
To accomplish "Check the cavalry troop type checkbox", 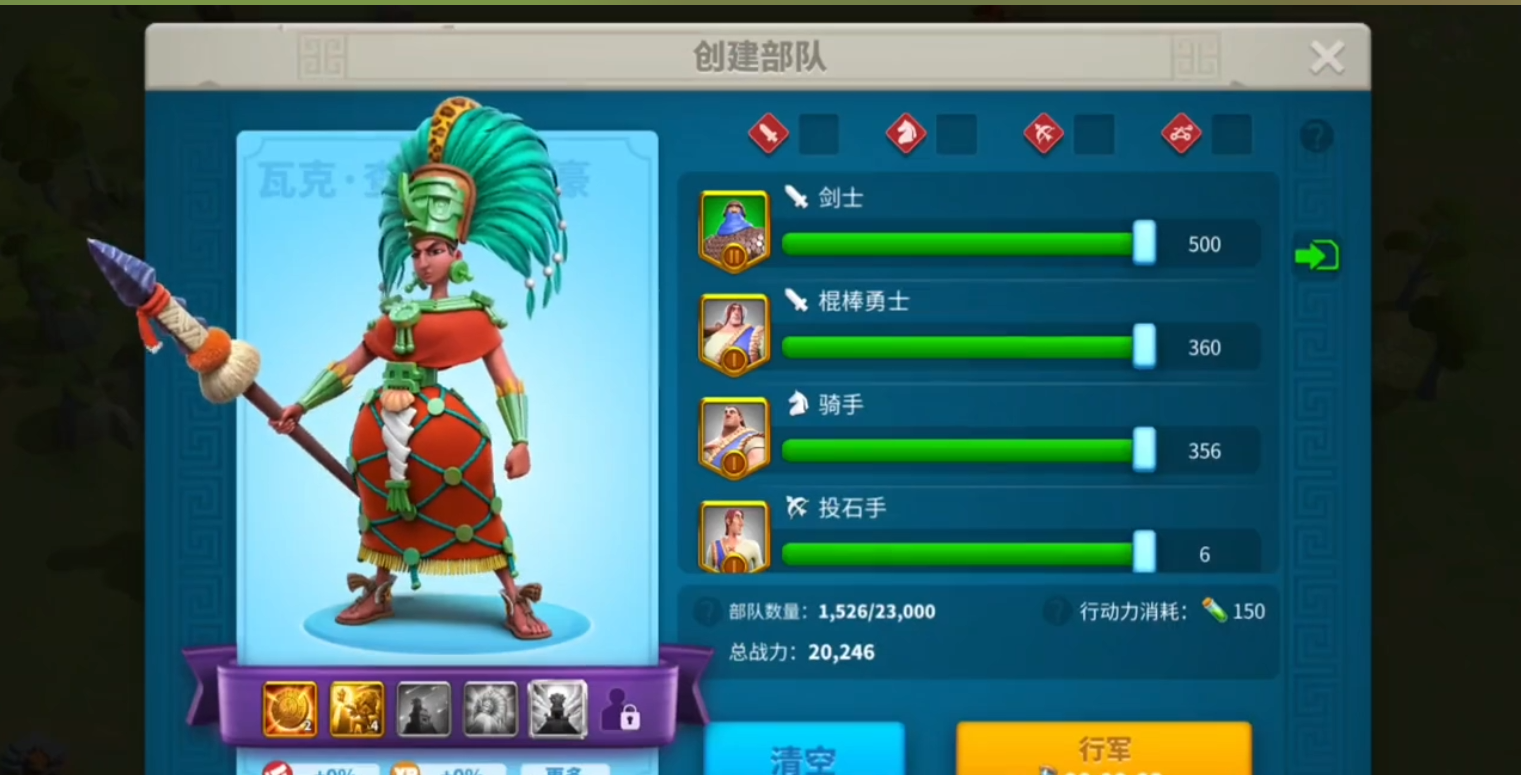I will tap(958, 135).
